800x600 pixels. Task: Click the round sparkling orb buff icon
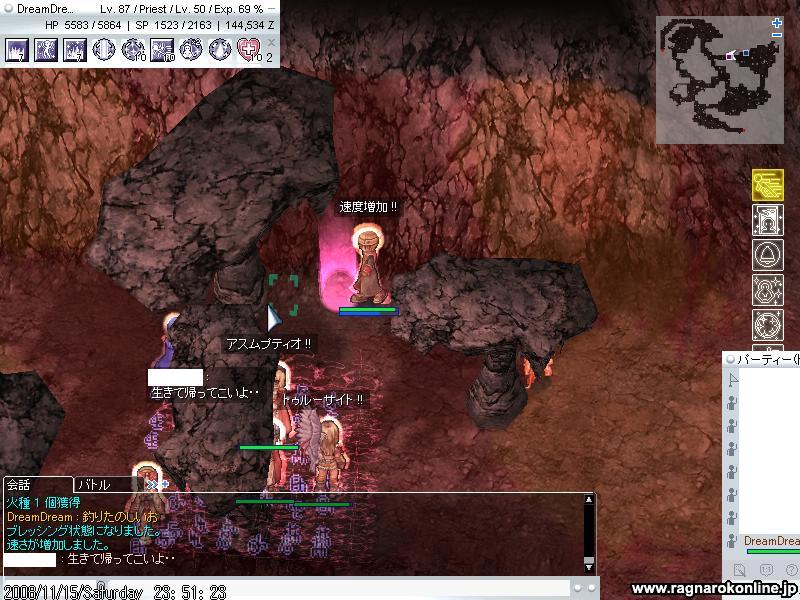(767, 325)
